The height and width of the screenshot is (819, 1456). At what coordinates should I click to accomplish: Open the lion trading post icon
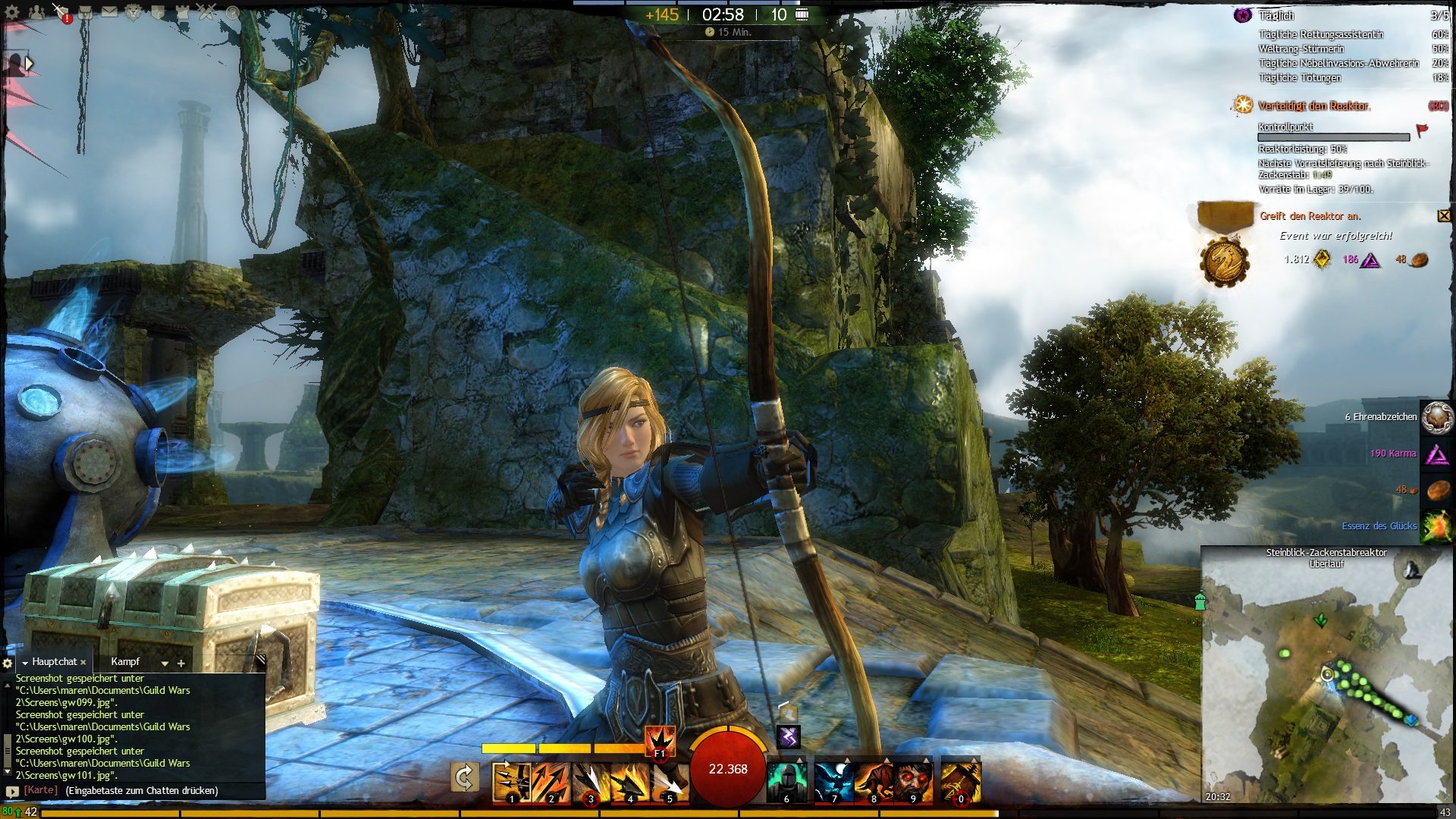pos(133,12)
